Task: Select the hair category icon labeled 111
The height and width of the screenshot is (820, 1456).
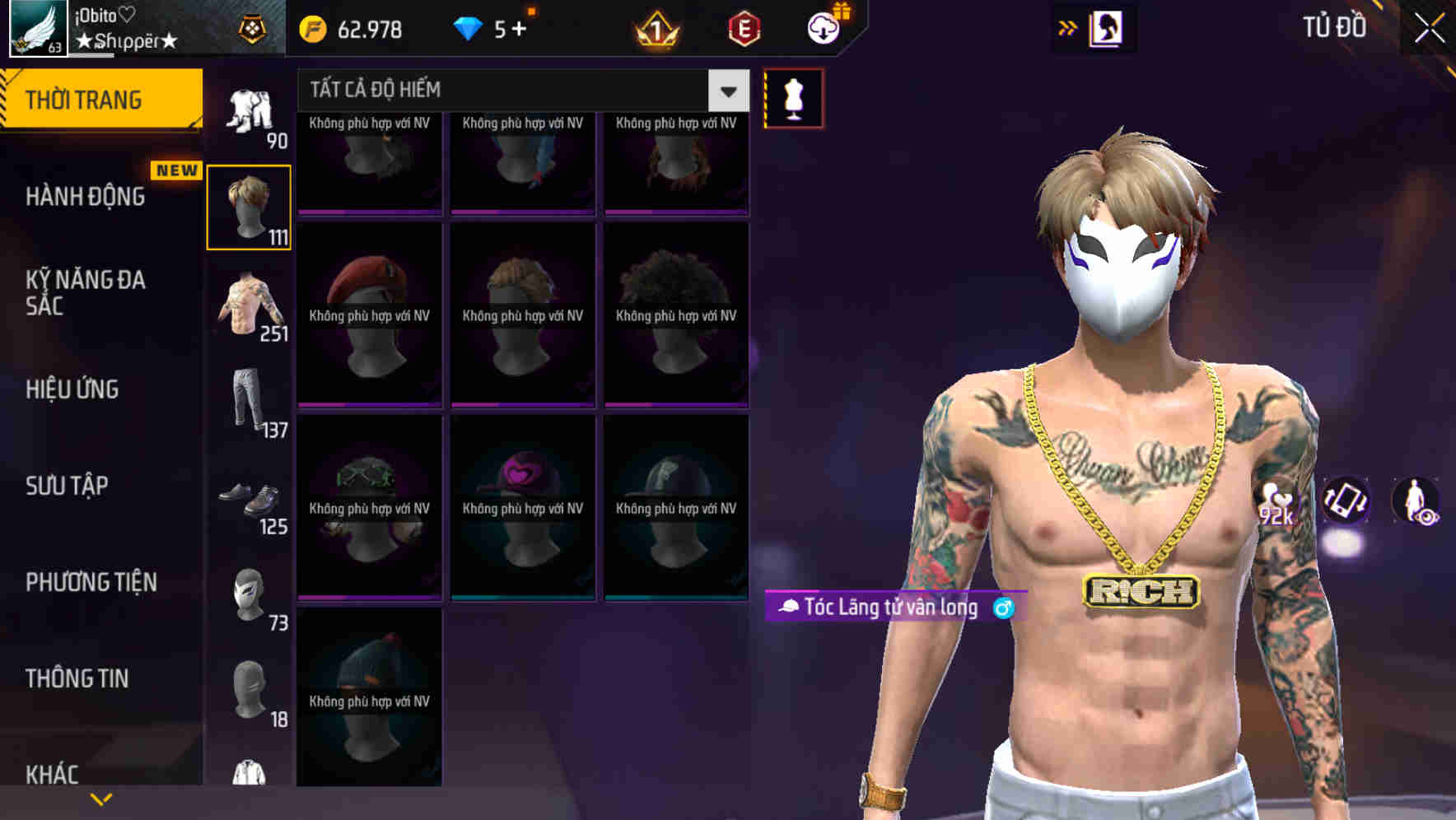Action: (x=250, y=204)
